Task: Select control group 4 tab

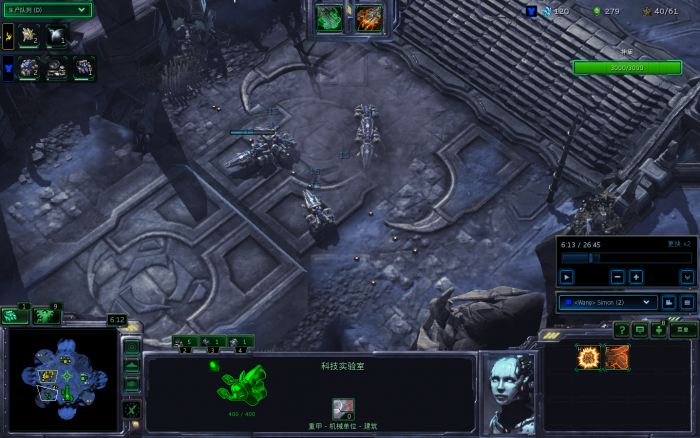Action: (241, 343)
